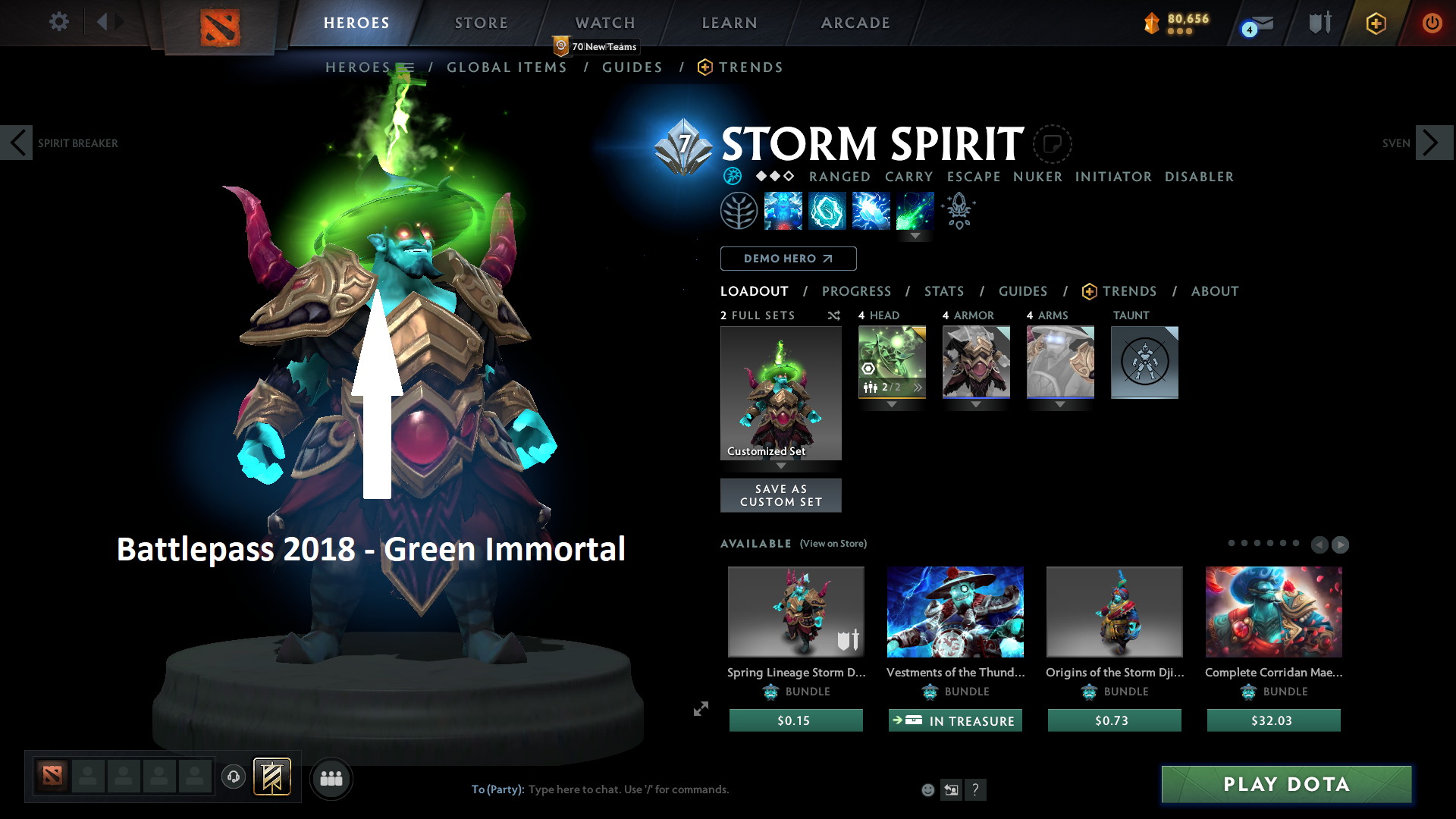This screenshot has width=1456, height=819.
Task: Open the notifications envelope showing 4 messages
Action: tap(1255, 23)
